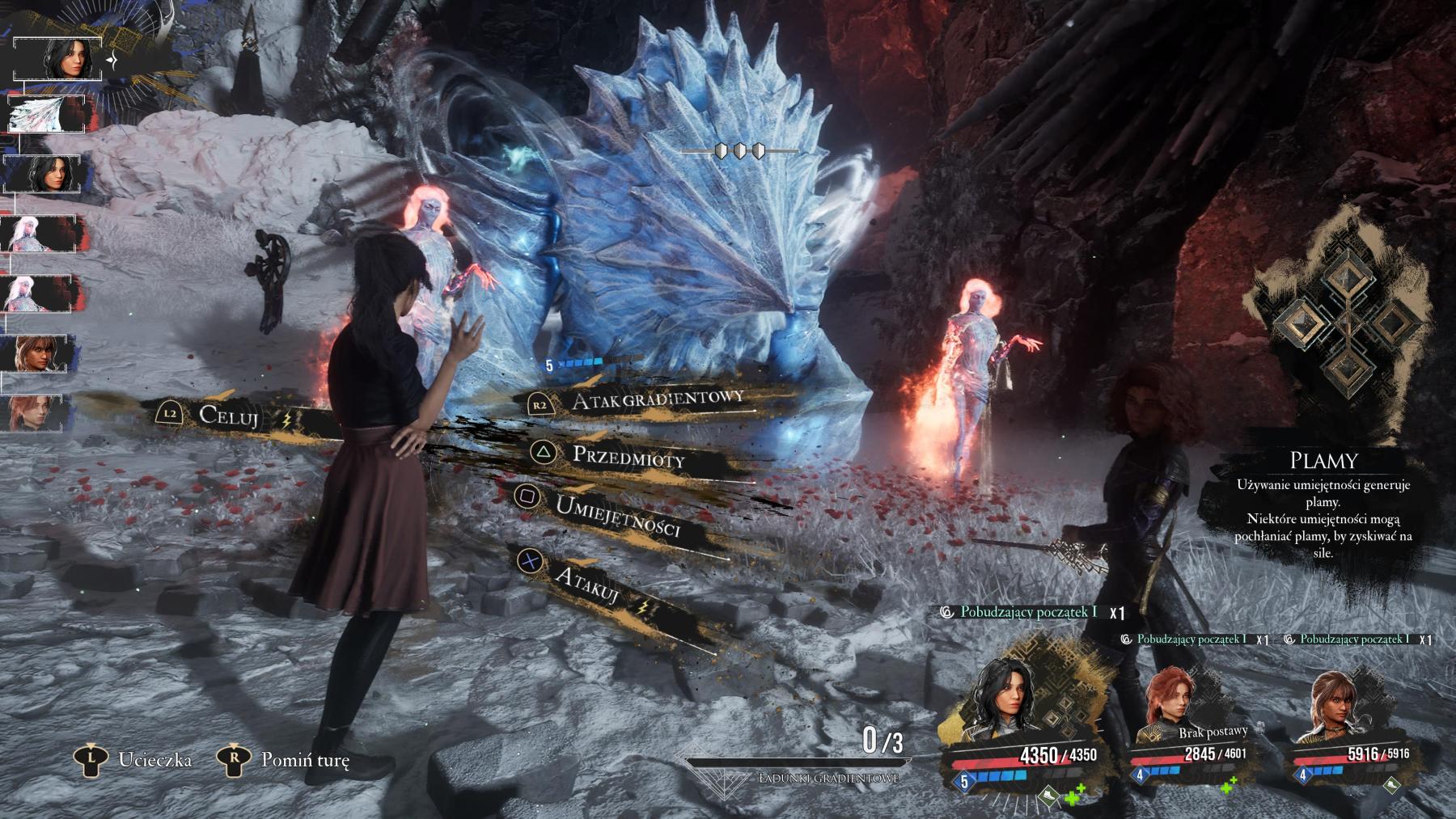Select the red-haired party portrait with 2845 HP
Viewport: 1456px width, 819px height.
[x=1168, y=703]
